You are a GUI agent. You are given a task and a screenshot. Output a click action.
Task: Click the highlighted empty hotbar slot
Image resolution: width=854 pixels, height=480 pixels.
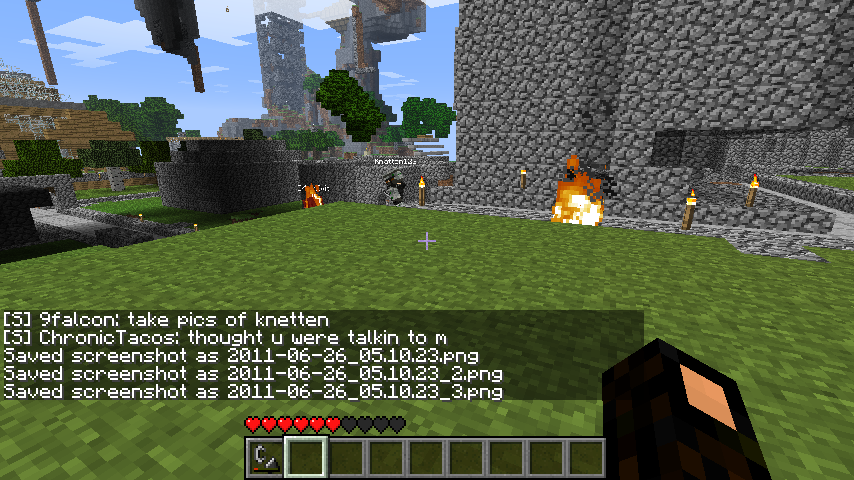point(305,457)
